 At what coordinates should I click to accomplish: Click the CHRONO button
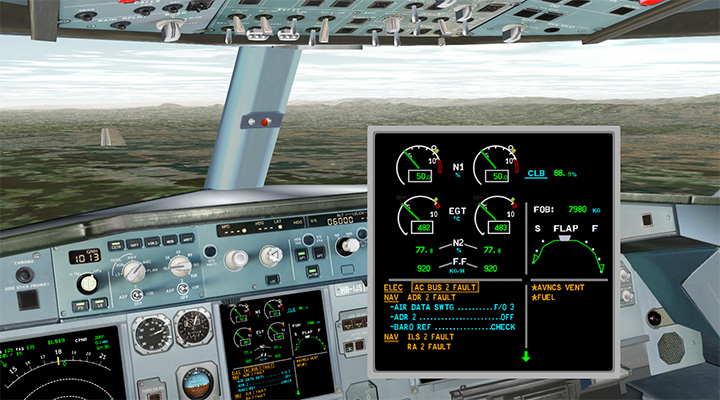click(23, 275)
